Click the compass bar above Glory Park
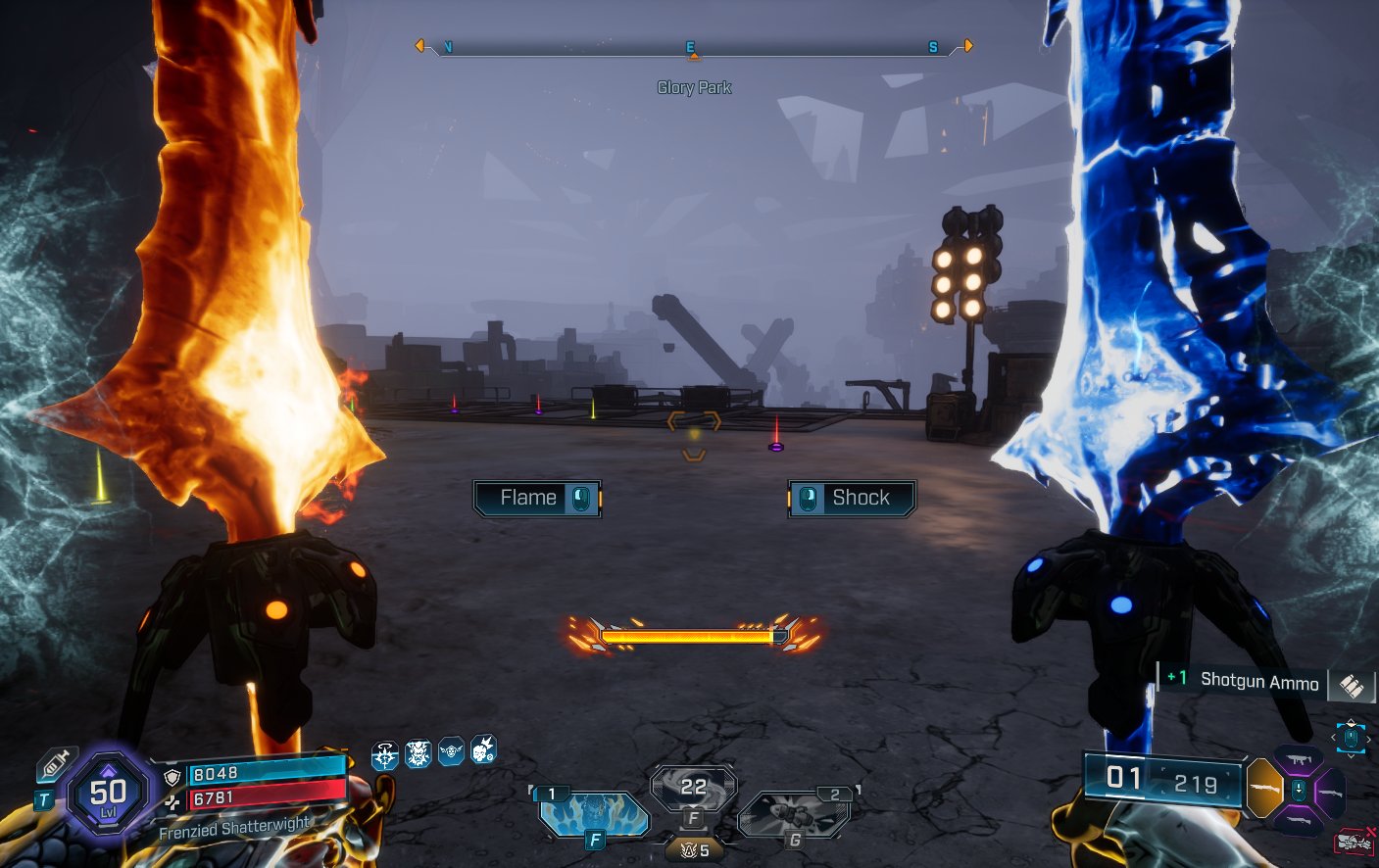The height and width of the screenshot is (868, 1379). (x=693, y=47)
